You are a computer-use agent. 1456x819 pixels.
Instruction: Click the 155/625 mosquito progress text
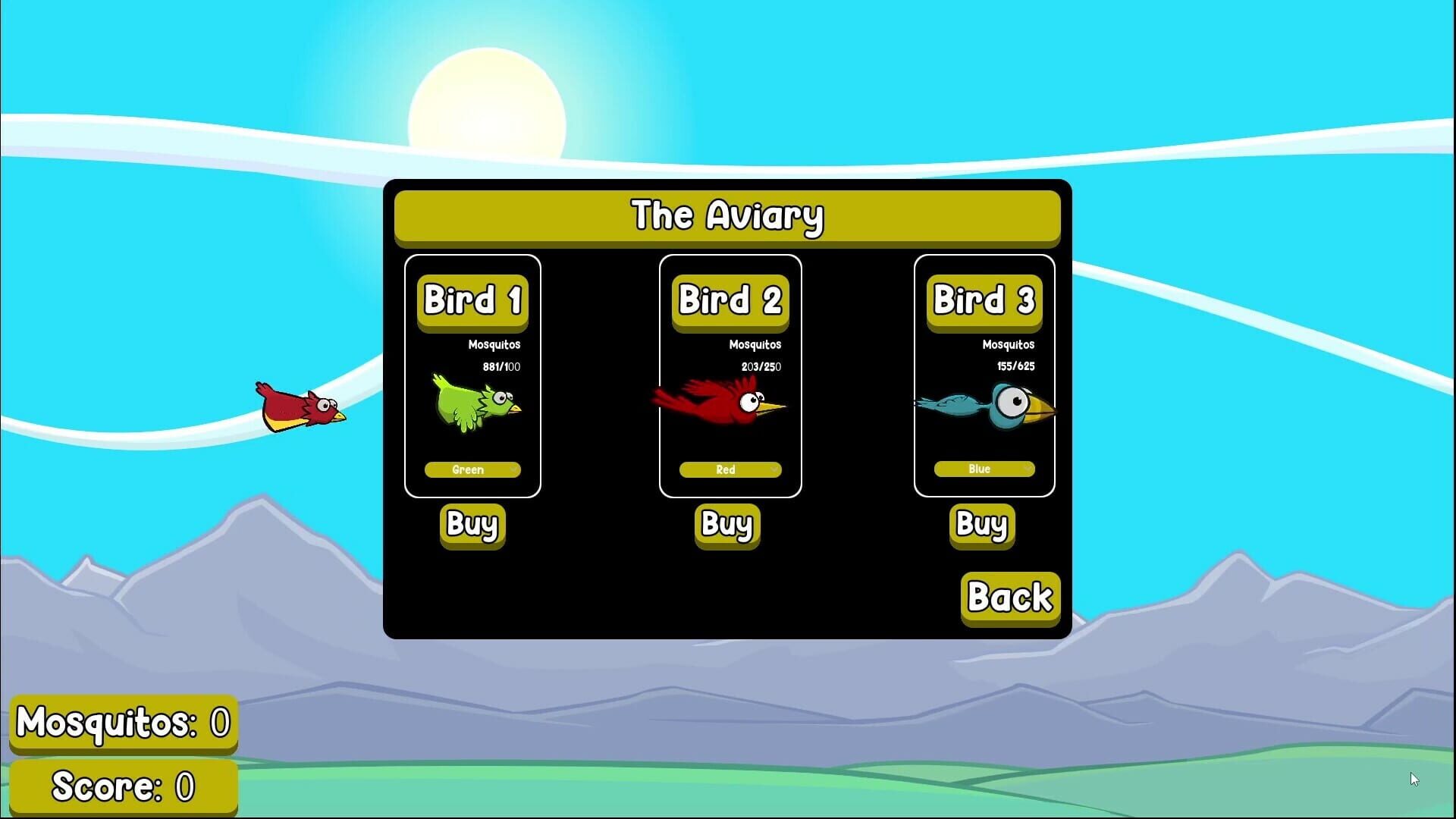[1015, 366]
